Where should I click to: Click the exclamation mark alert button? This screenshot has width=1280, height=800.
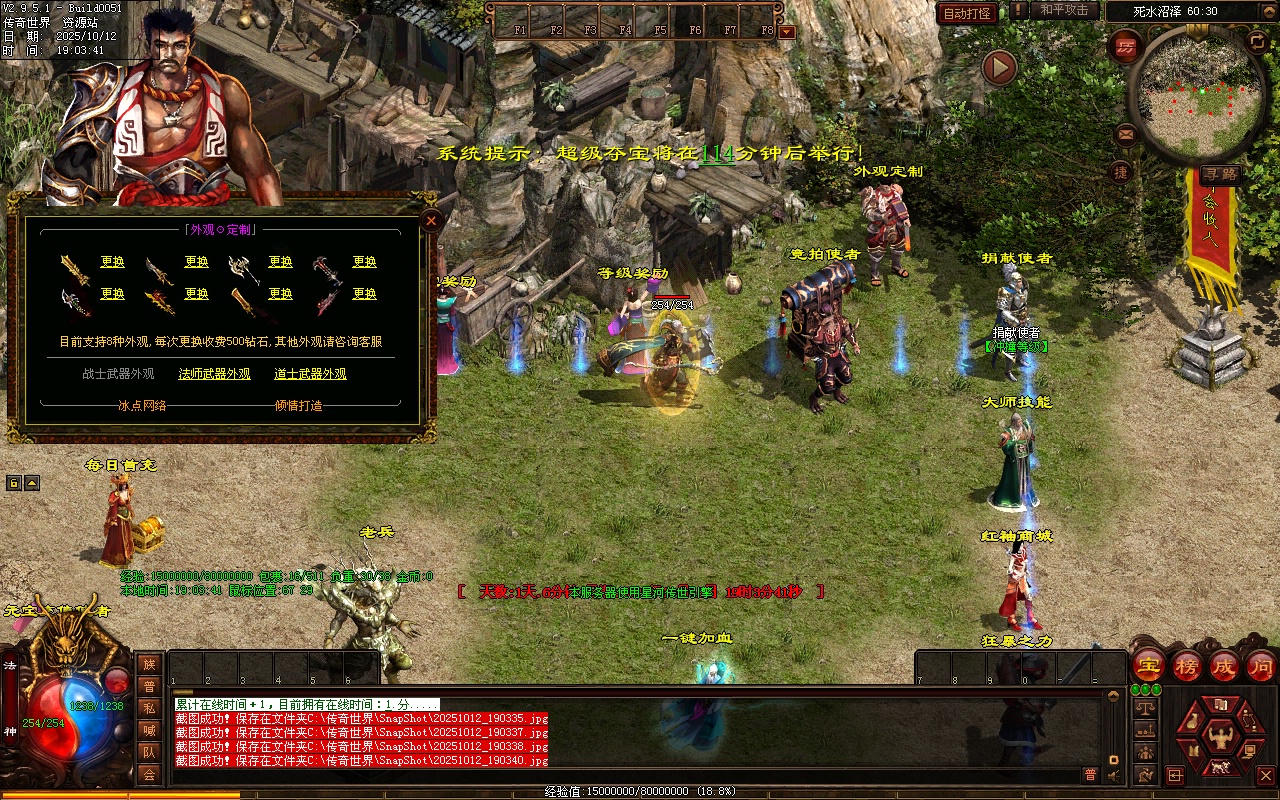(1018, 11)
